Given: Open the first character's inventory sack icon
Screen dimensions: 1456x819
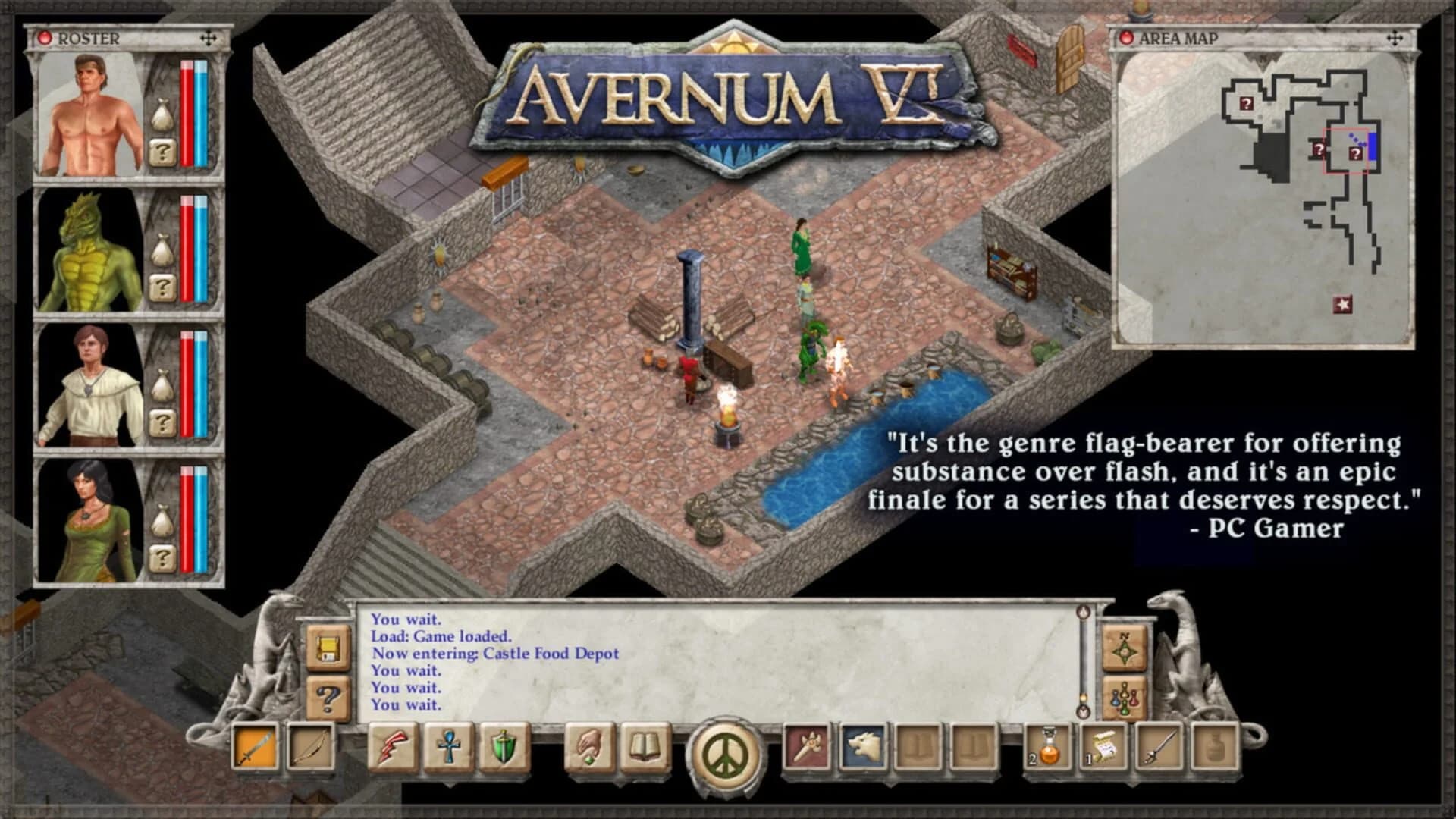Looking at the screenshot, I should (163, 114).
